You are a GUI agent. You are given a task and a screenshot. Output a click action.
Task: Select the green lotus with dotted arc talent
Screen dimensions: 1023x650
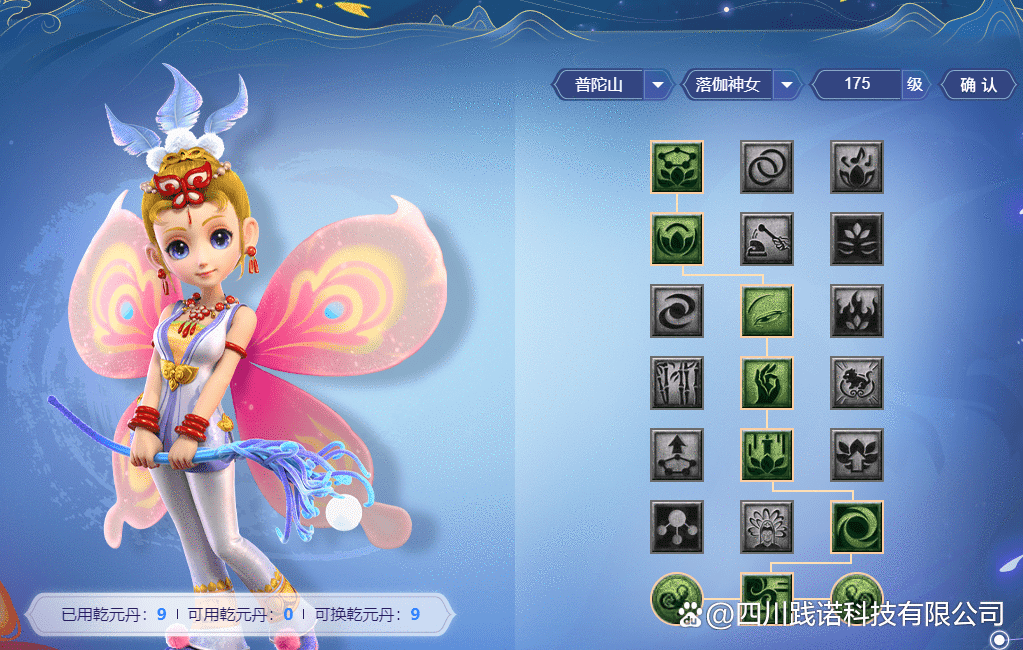[677, 167]
